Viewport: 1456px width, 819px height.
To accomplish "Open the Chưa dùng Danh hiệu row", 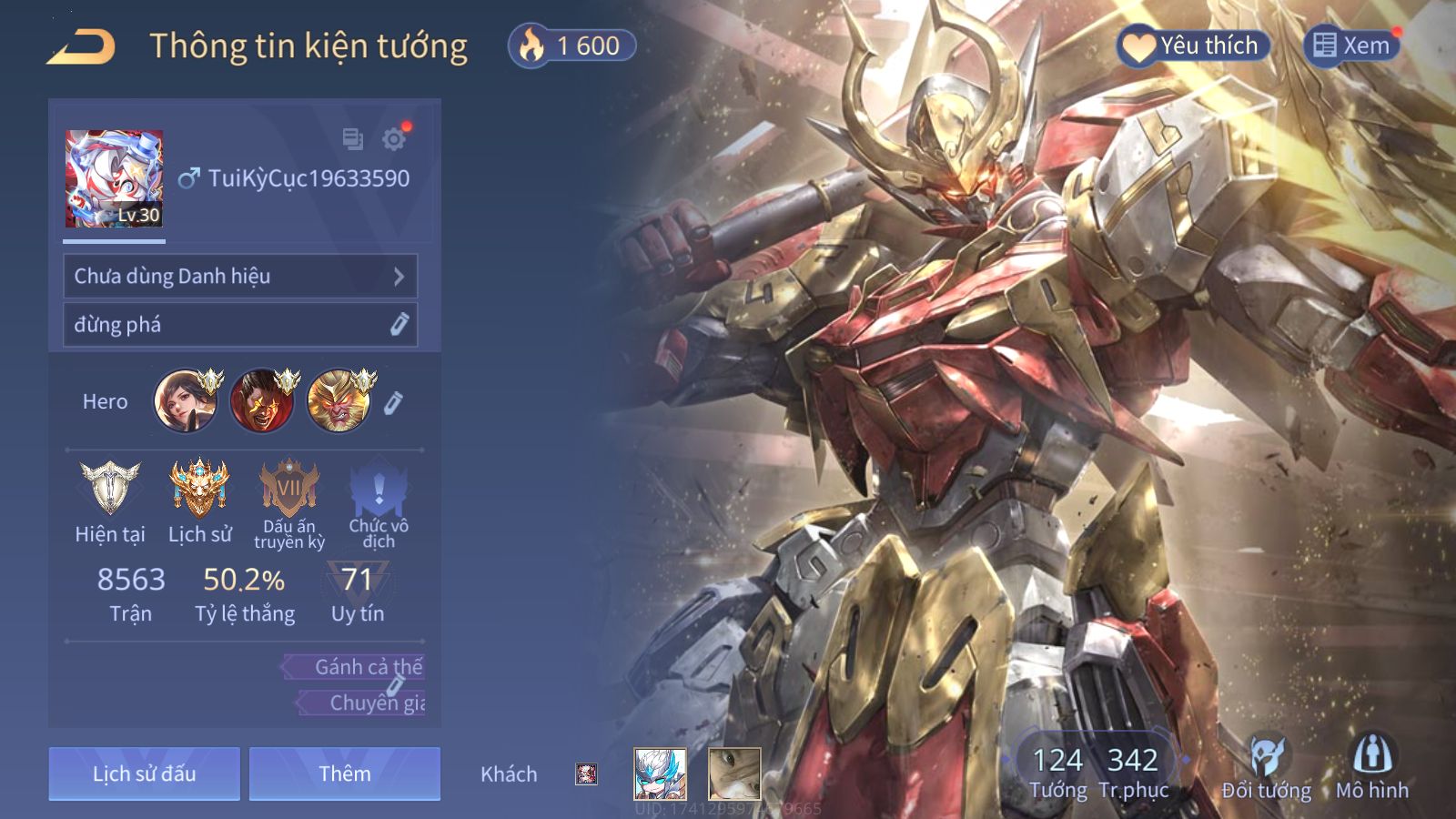I will tap(240, 276).
